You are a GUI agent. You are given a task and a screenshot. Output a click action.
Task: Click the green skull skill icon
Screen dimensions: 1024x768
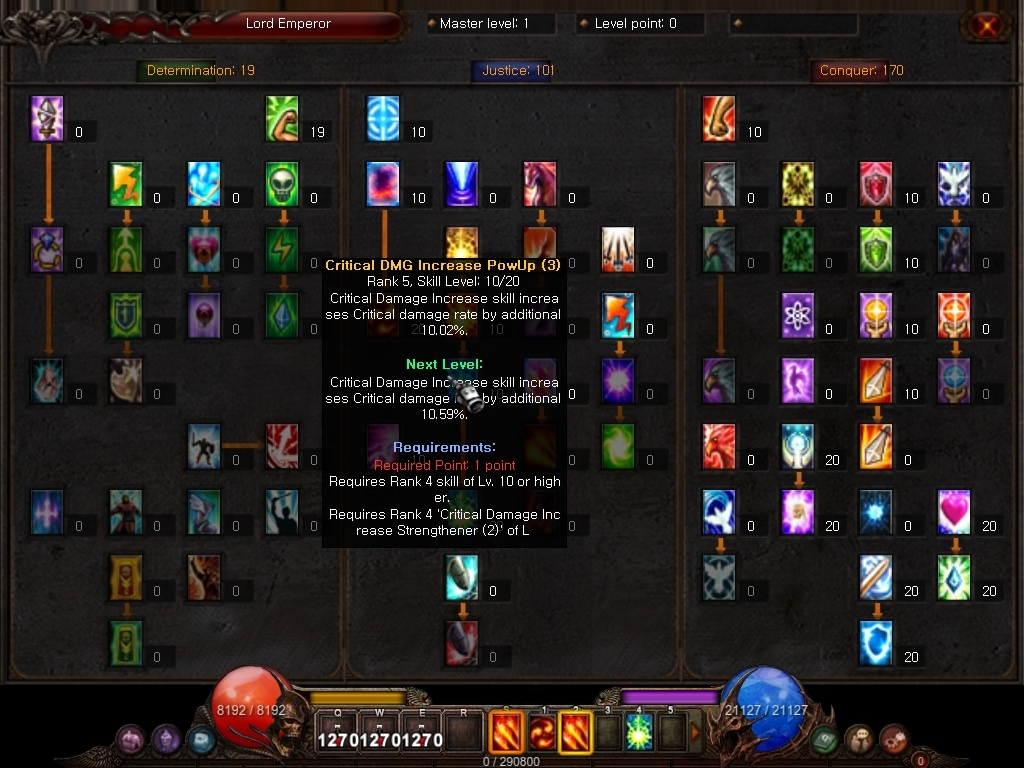click(x=283, y=185)
